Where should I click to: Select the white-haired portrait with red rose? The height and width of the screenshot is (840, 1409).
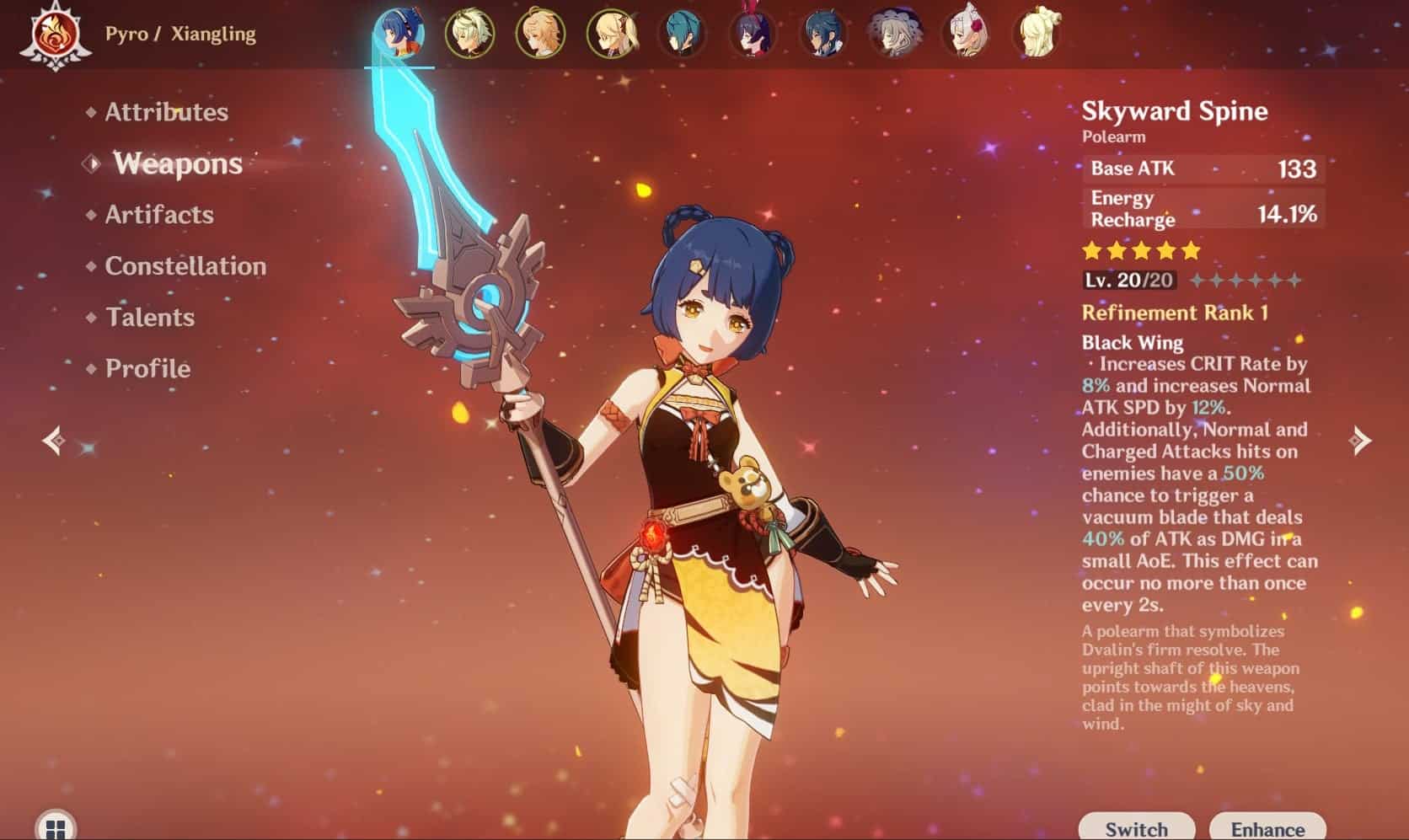point(966,34)
